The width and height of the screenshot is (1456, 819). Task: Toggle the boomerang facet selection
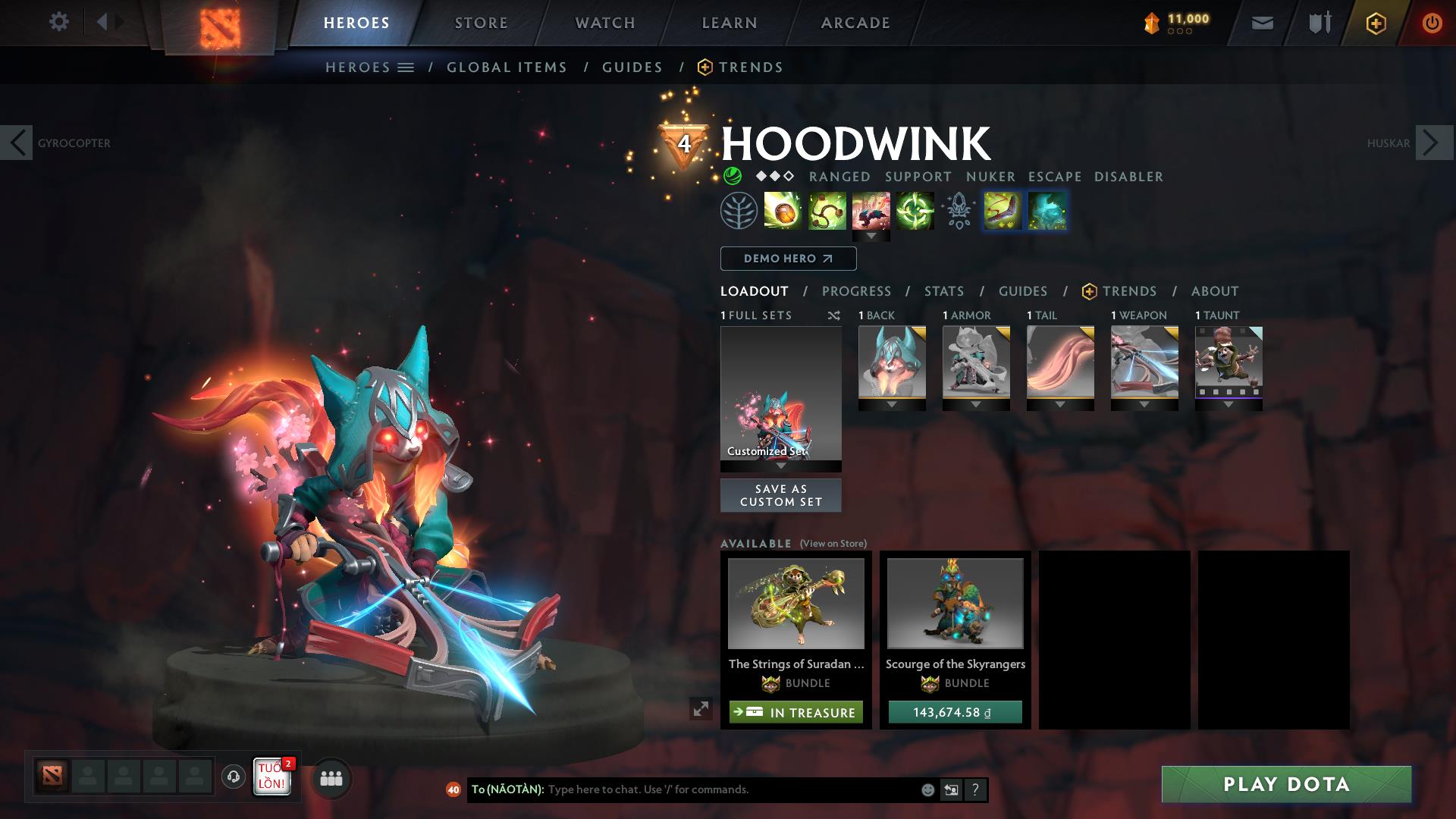tap(1003, 212)
